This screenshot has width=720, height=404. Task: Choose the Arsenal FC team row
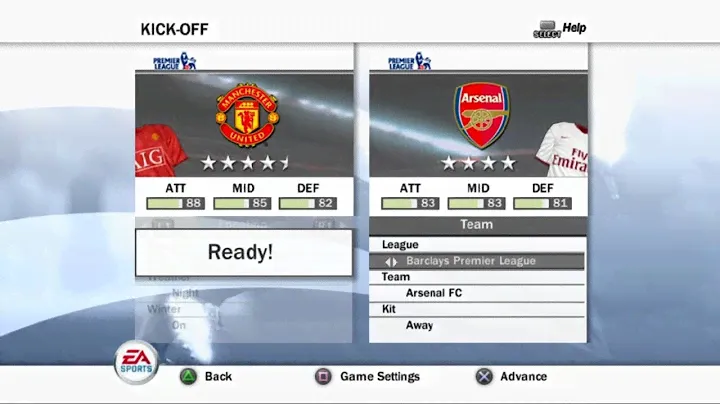(477, 293)
